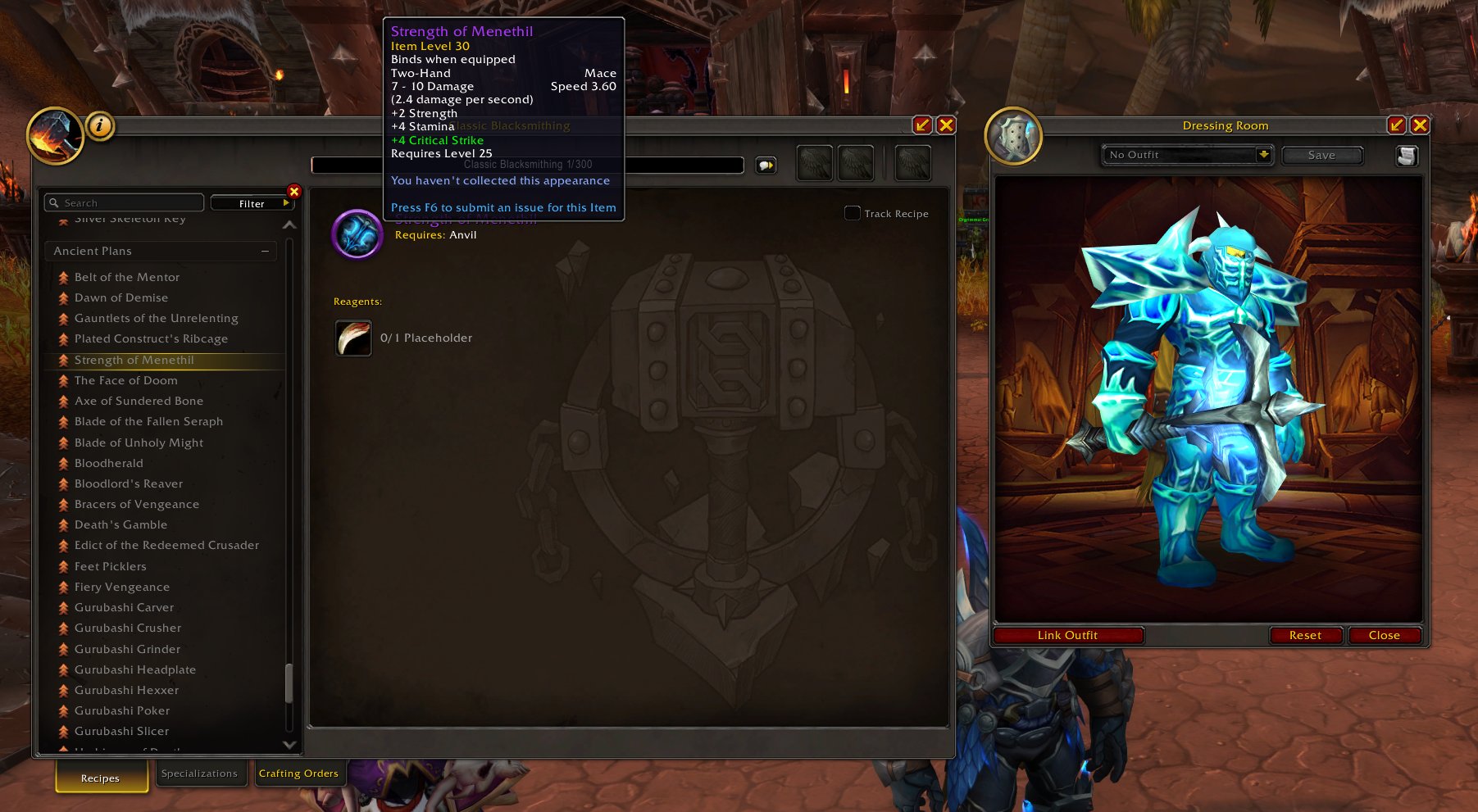Click the rightmost wing slot icon

point(912,163)
